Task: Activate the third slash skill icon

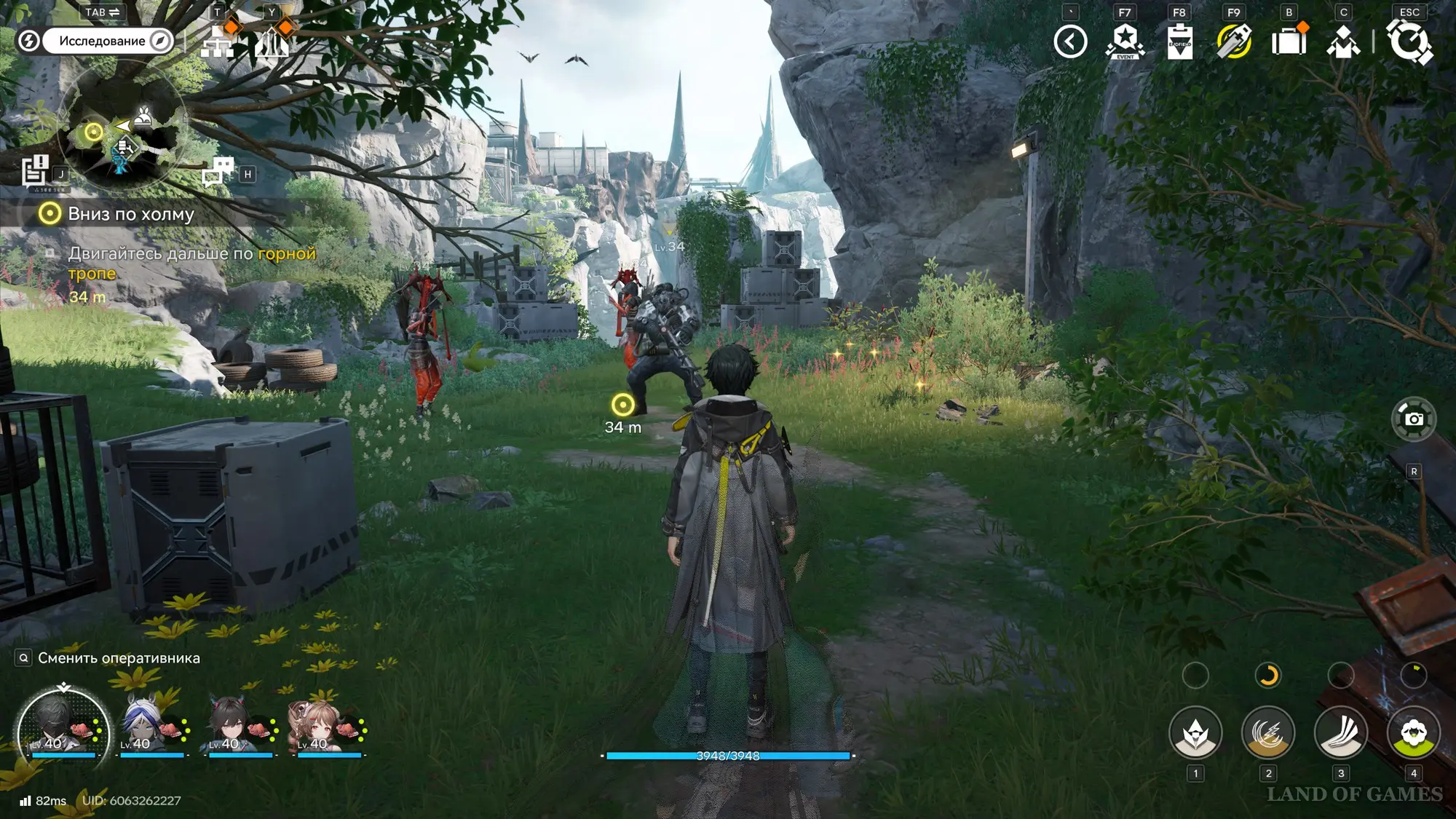Action: click(x=1341, y=733)
